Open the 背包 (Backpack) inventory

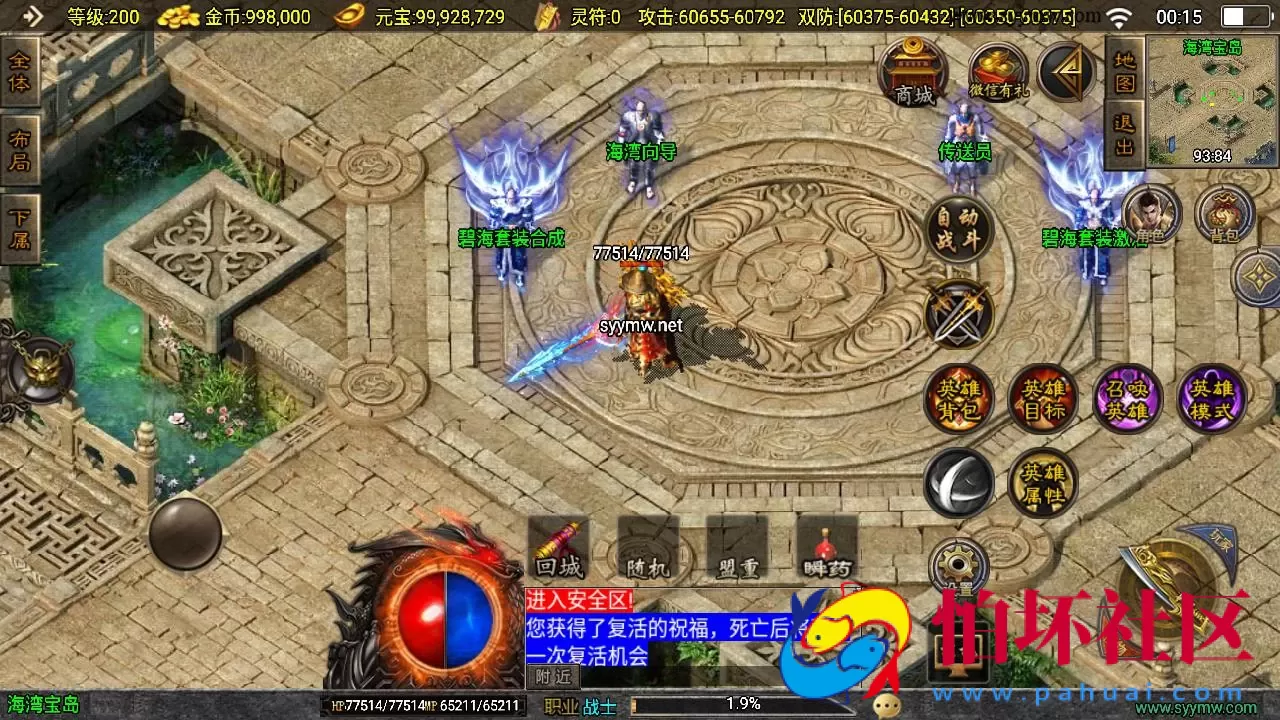[1225, 215]
